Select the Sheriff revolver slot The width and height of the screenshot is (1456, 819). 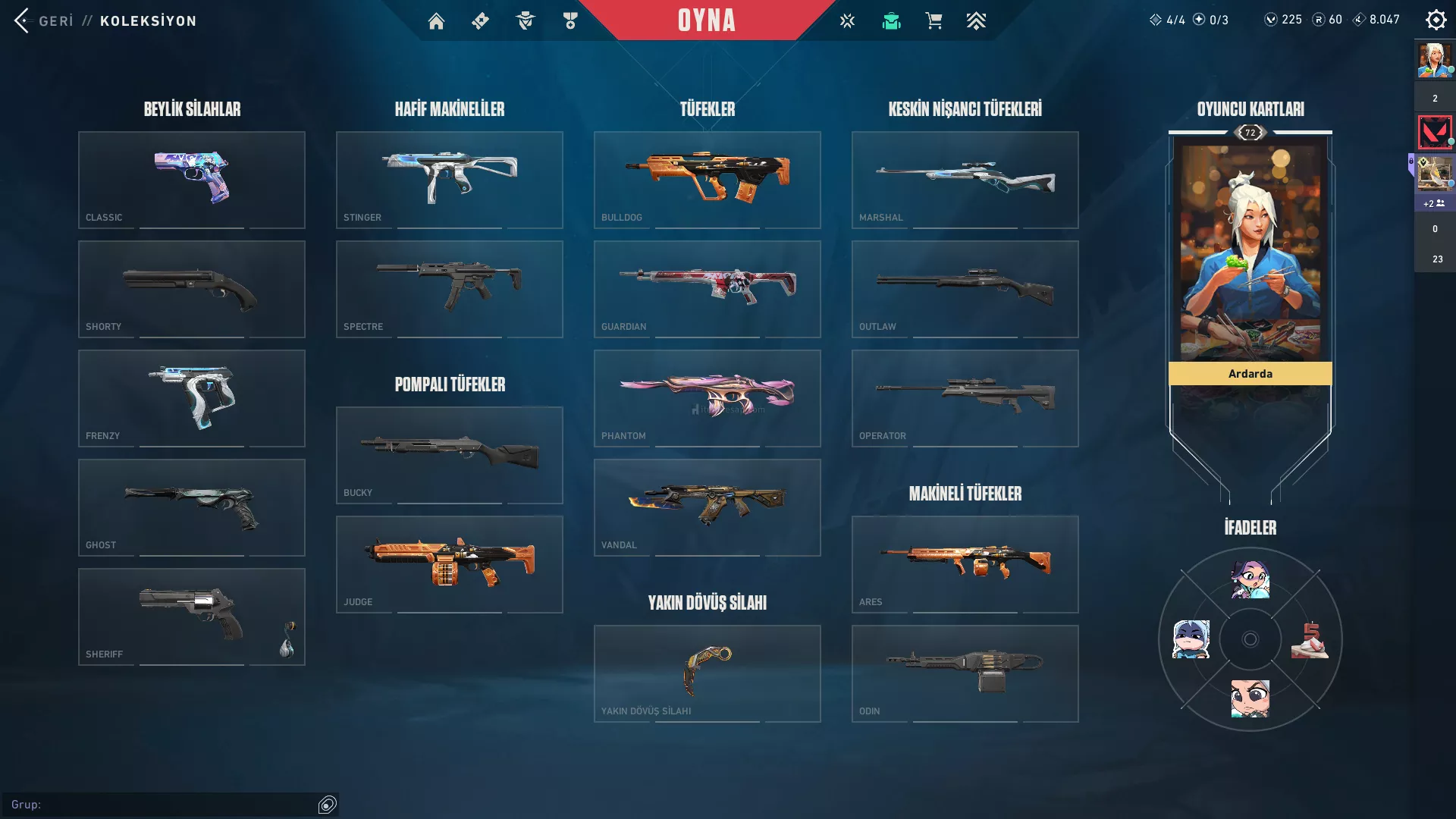pos(192,617)
